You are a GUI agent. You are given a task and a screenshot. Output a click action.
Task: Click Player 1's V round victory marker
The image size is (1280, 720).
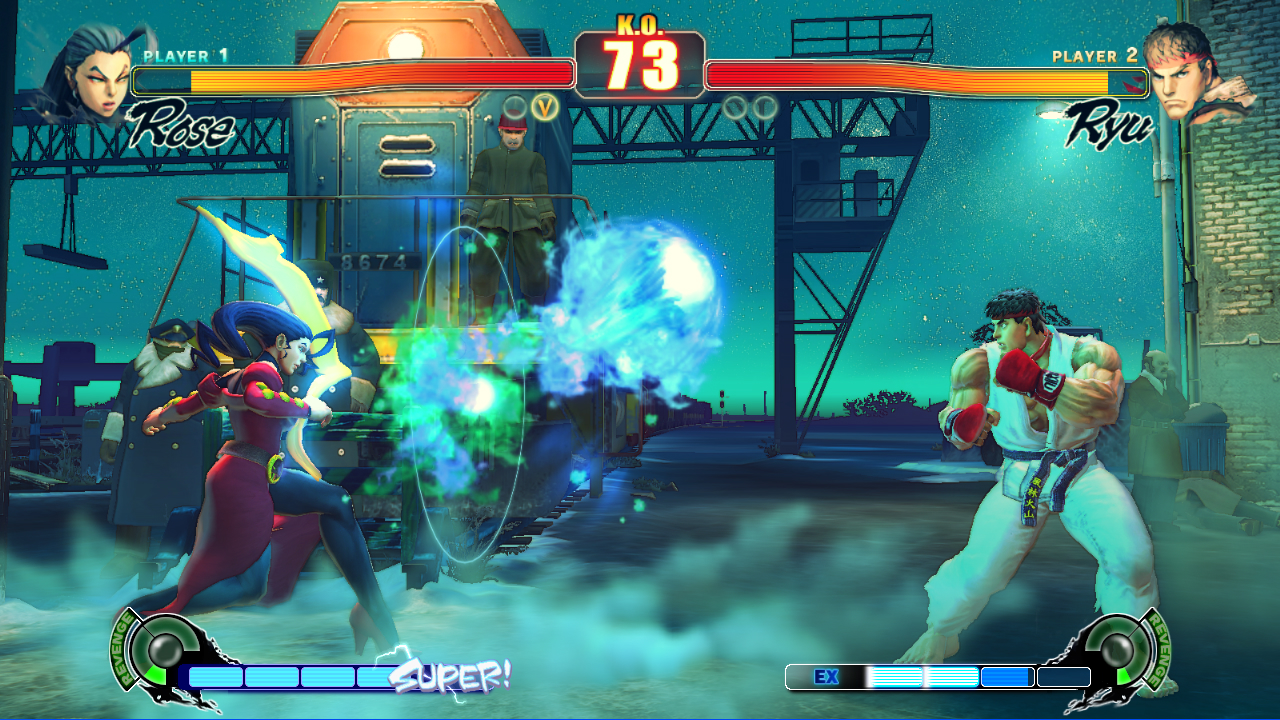point(545,106)
